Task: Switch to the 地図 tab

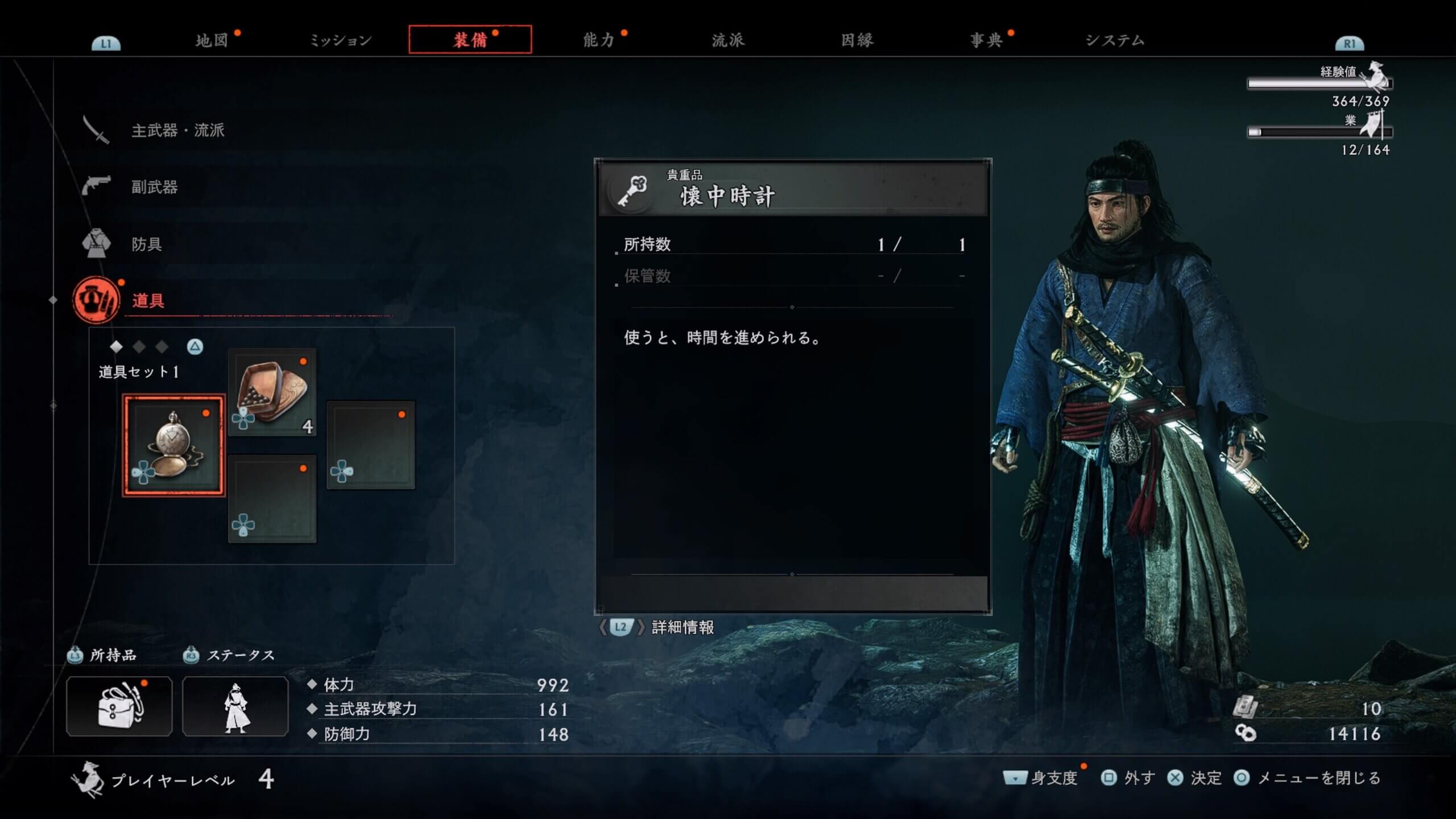Action: (212, 40)
